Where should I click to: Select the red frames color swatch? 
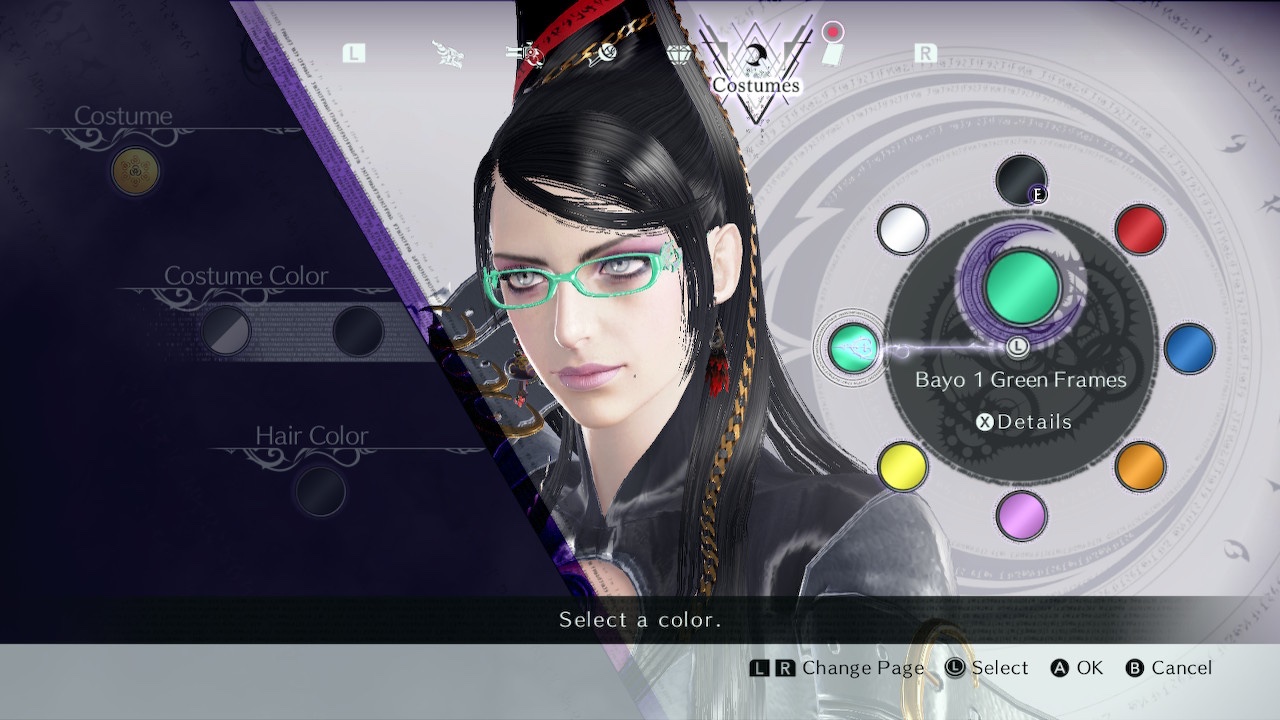1139,229
